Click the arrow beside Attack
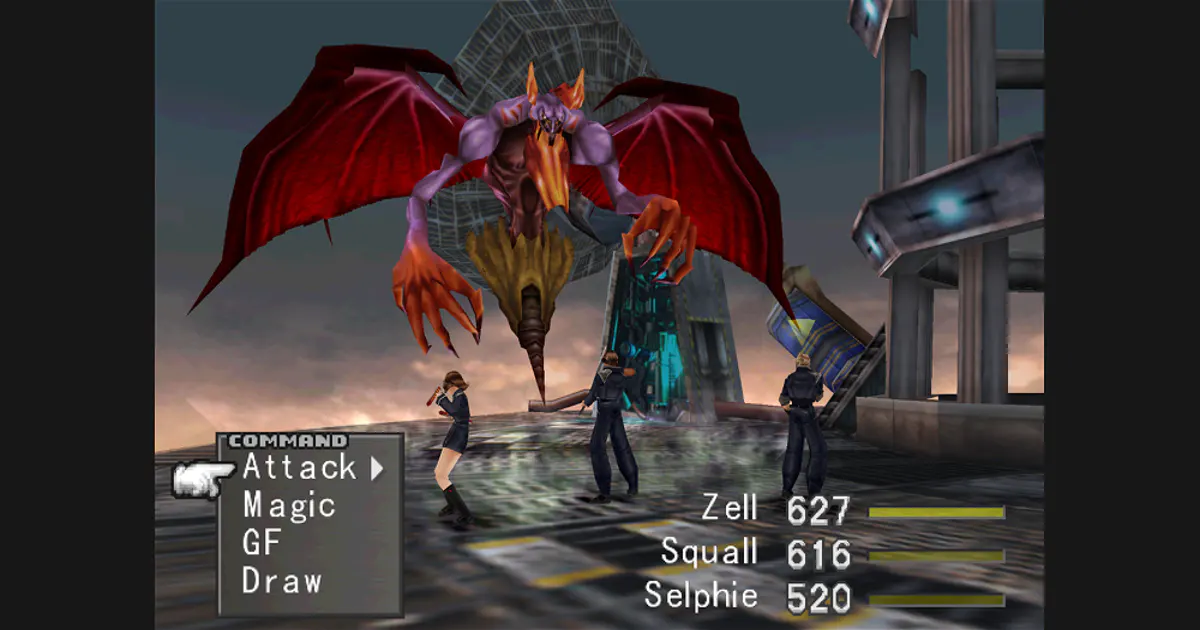Screen dimensions: 1200x630 point(377,467)
